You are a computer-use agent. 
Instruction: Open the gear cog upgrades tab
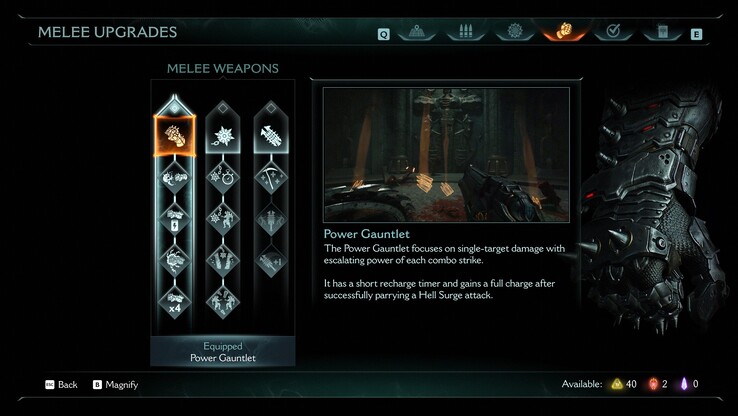pyautogui.click(x=515, y=31)
